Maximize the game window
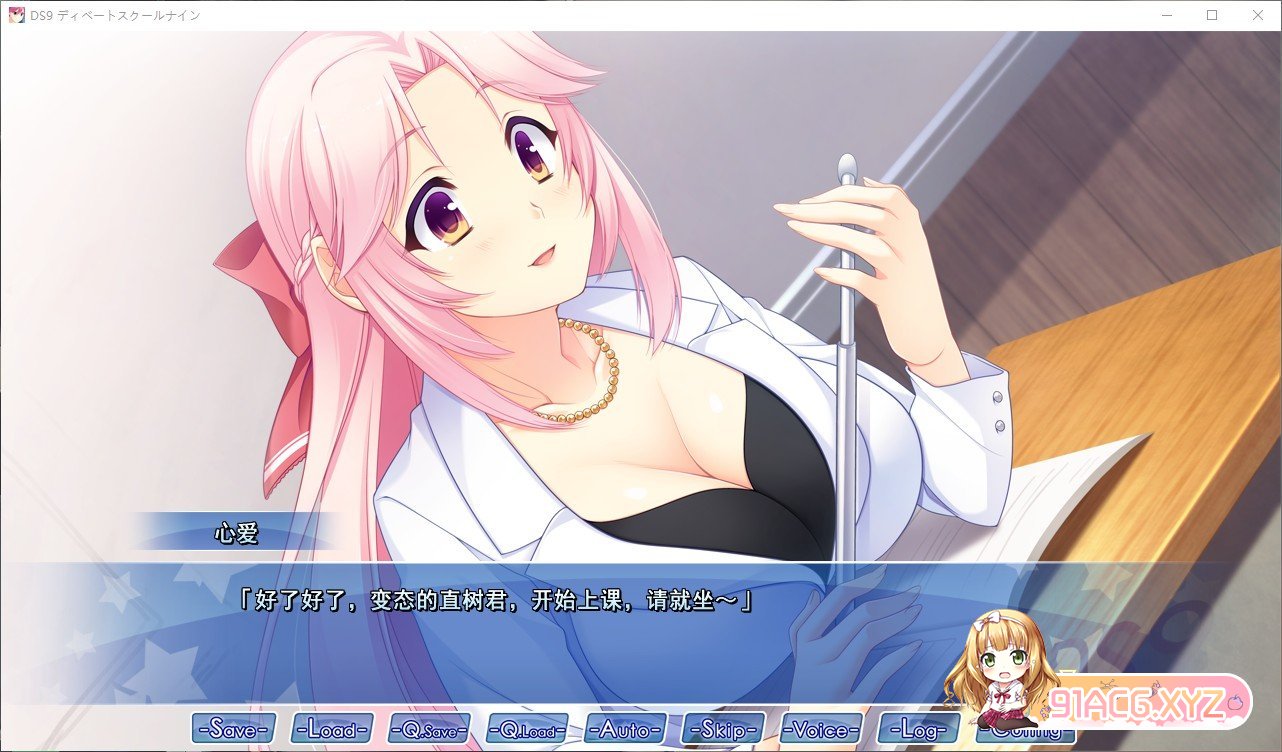1282x752 pixels. tap(1212, 15)
